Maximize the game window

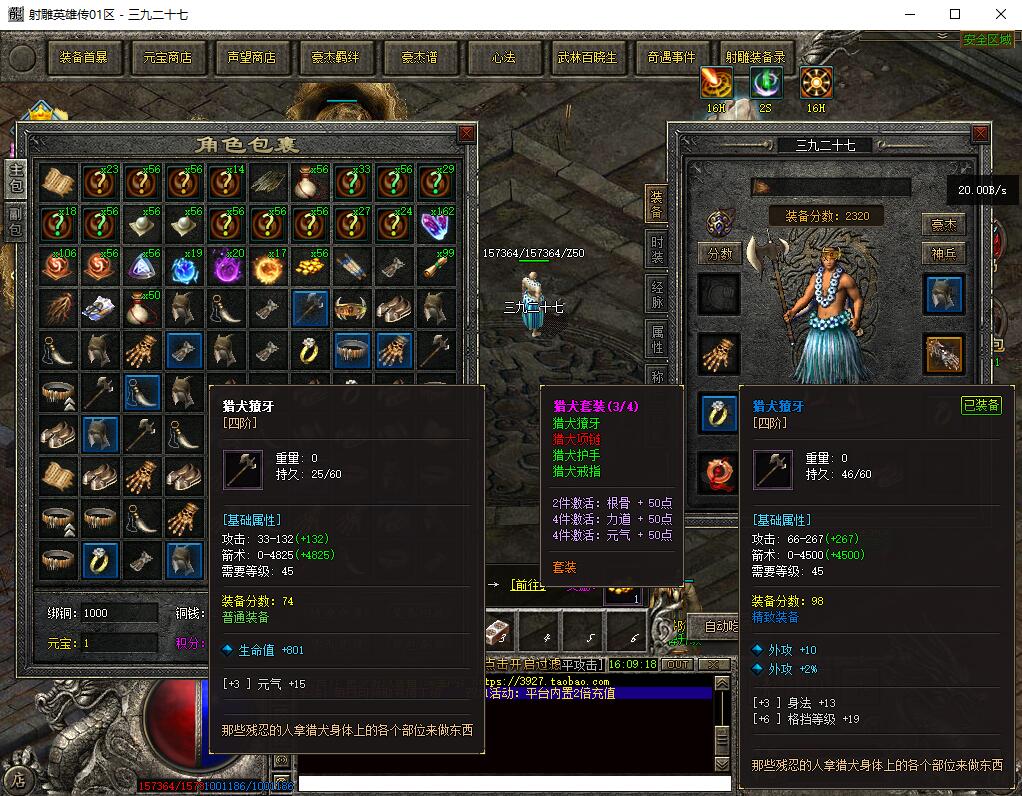click(955, 14)
